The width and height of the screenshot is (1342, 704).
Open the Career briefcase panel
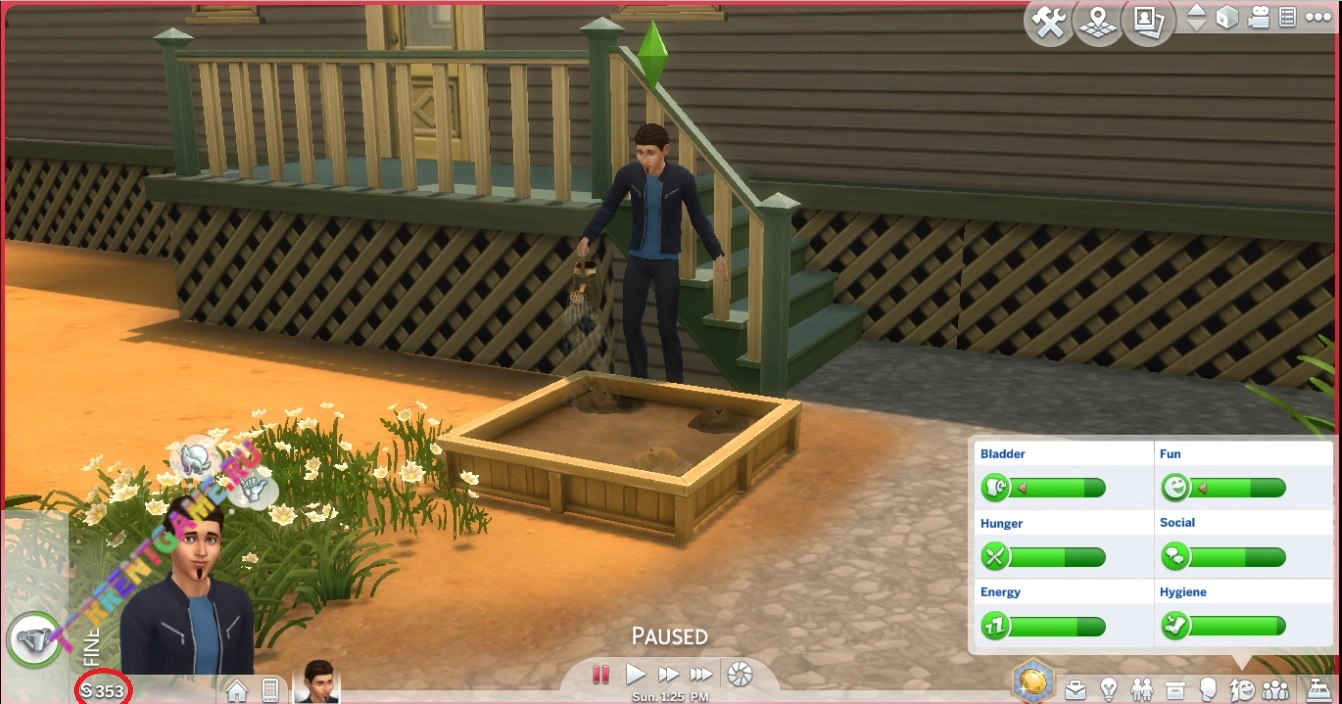(x=1075, y=690)
